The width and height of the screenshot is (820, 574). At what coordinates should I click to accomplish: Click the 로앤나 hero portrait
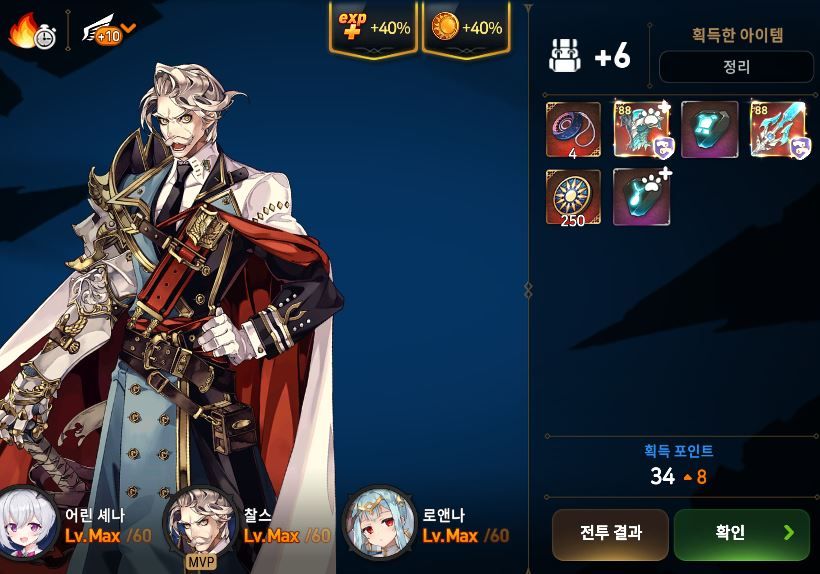point(379,523)
